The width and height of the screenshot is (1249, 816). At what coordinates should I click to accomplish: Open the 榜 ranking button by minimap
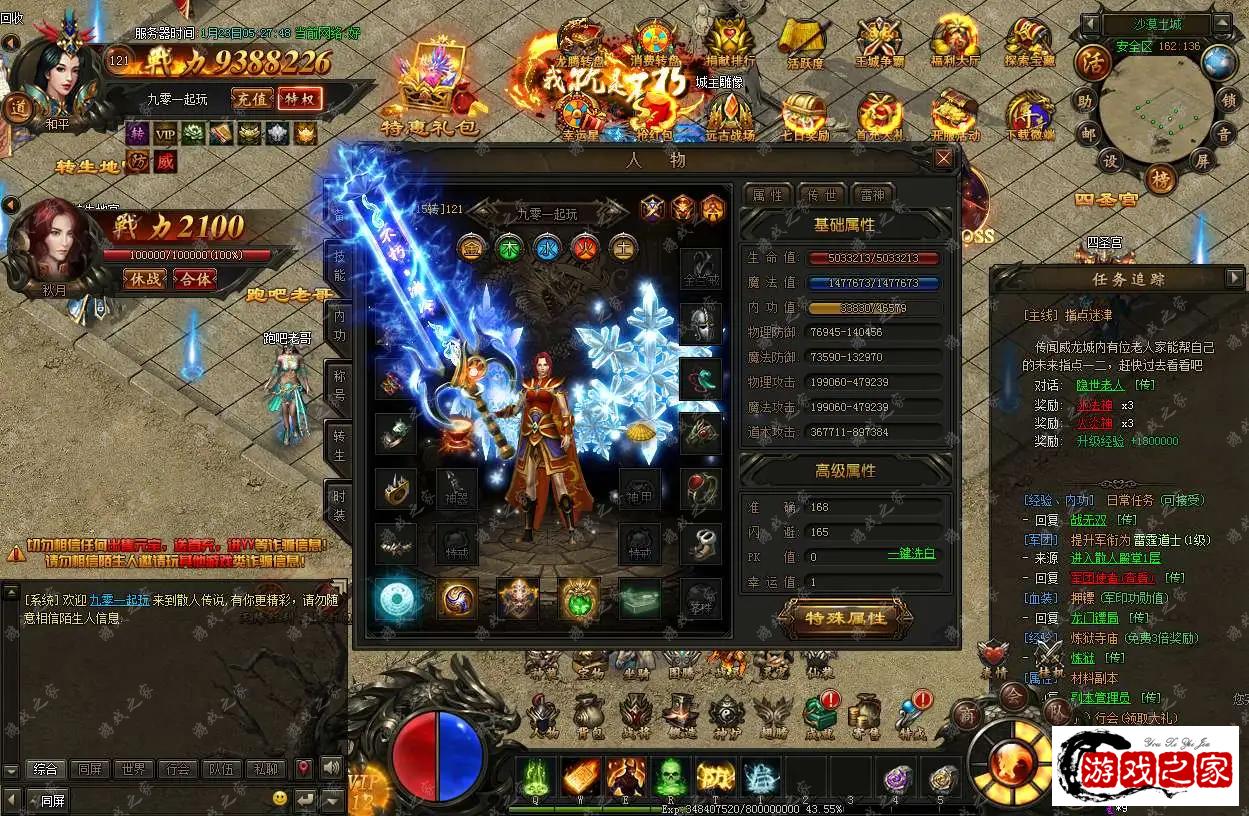(1160, 179)
